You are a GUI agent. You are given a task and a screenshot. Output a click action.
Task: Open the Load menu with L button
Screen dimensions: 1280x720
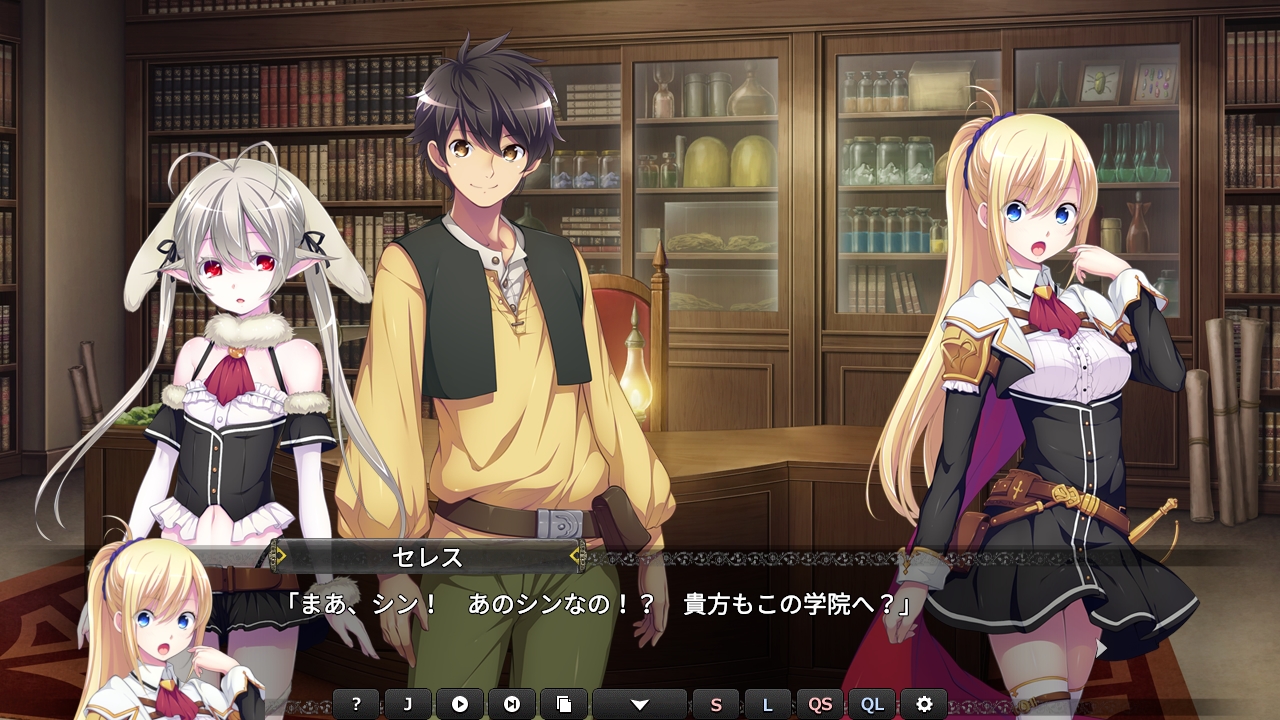coord(768,704)
